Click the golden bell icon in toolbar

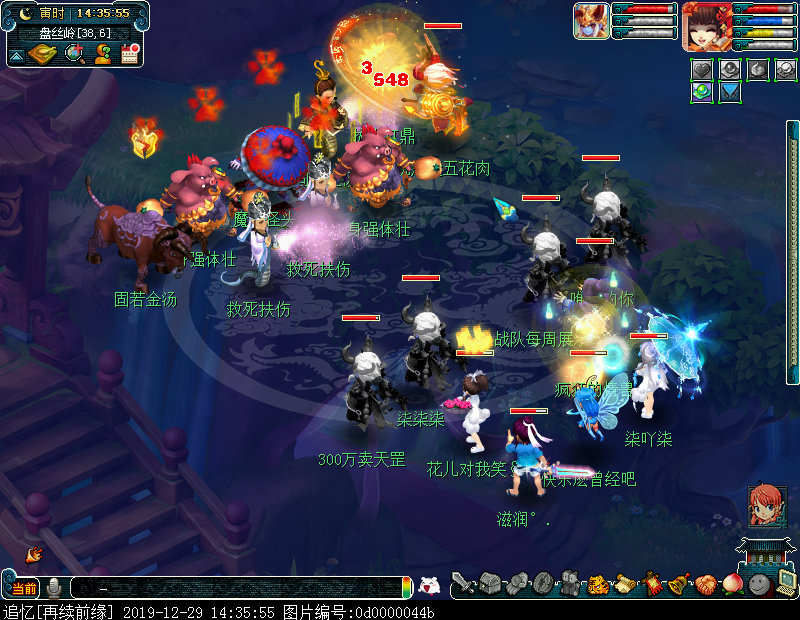tap(679, 582)
